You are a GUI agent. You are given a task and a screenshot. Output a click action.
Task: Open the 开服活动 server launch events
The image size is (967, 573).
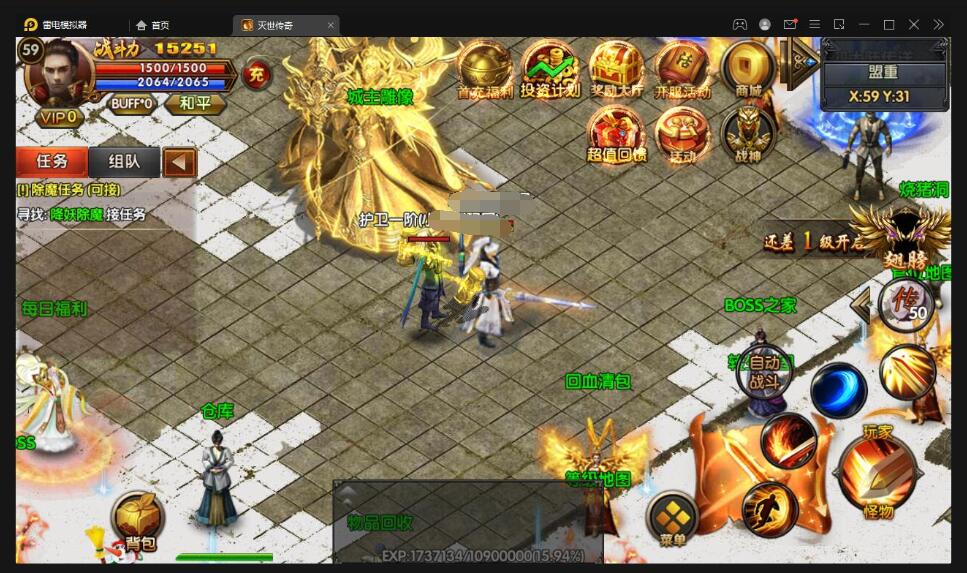(x=682, y=68)
